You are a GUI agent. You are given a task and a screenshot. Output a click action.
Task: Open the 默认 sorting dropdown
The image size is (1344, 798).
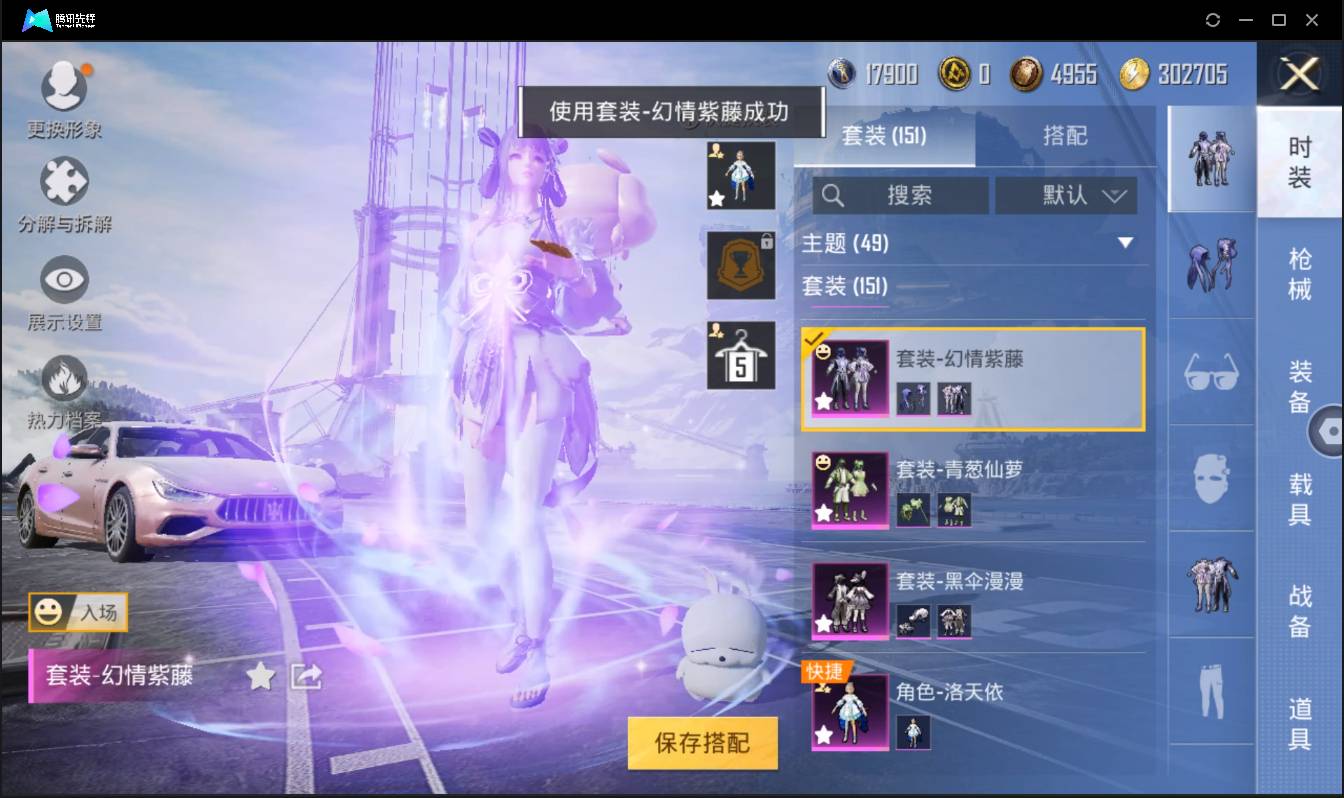1066,196
